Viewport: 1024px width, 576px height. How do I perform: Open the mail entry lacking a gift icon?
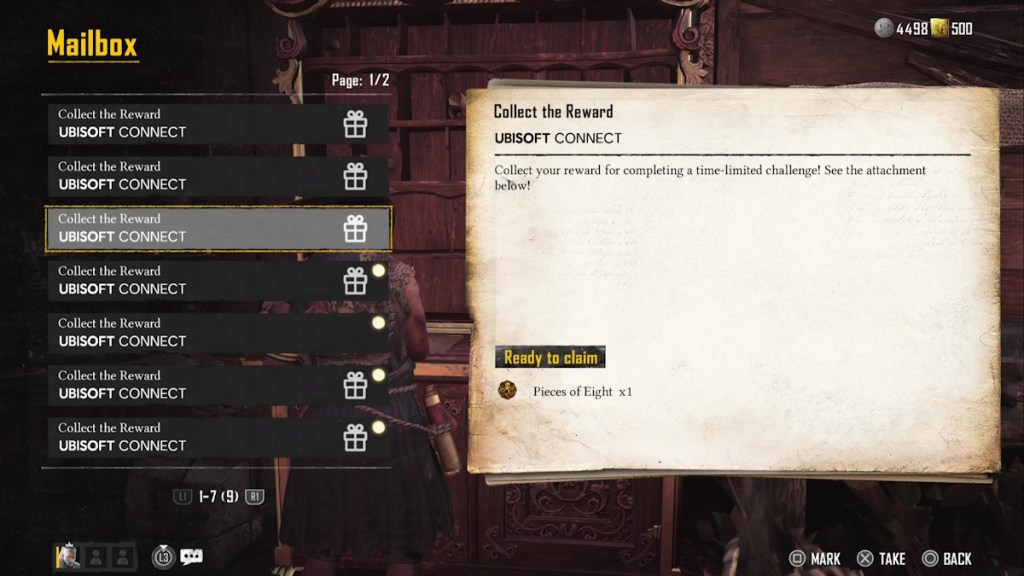(x=218, y=333)
